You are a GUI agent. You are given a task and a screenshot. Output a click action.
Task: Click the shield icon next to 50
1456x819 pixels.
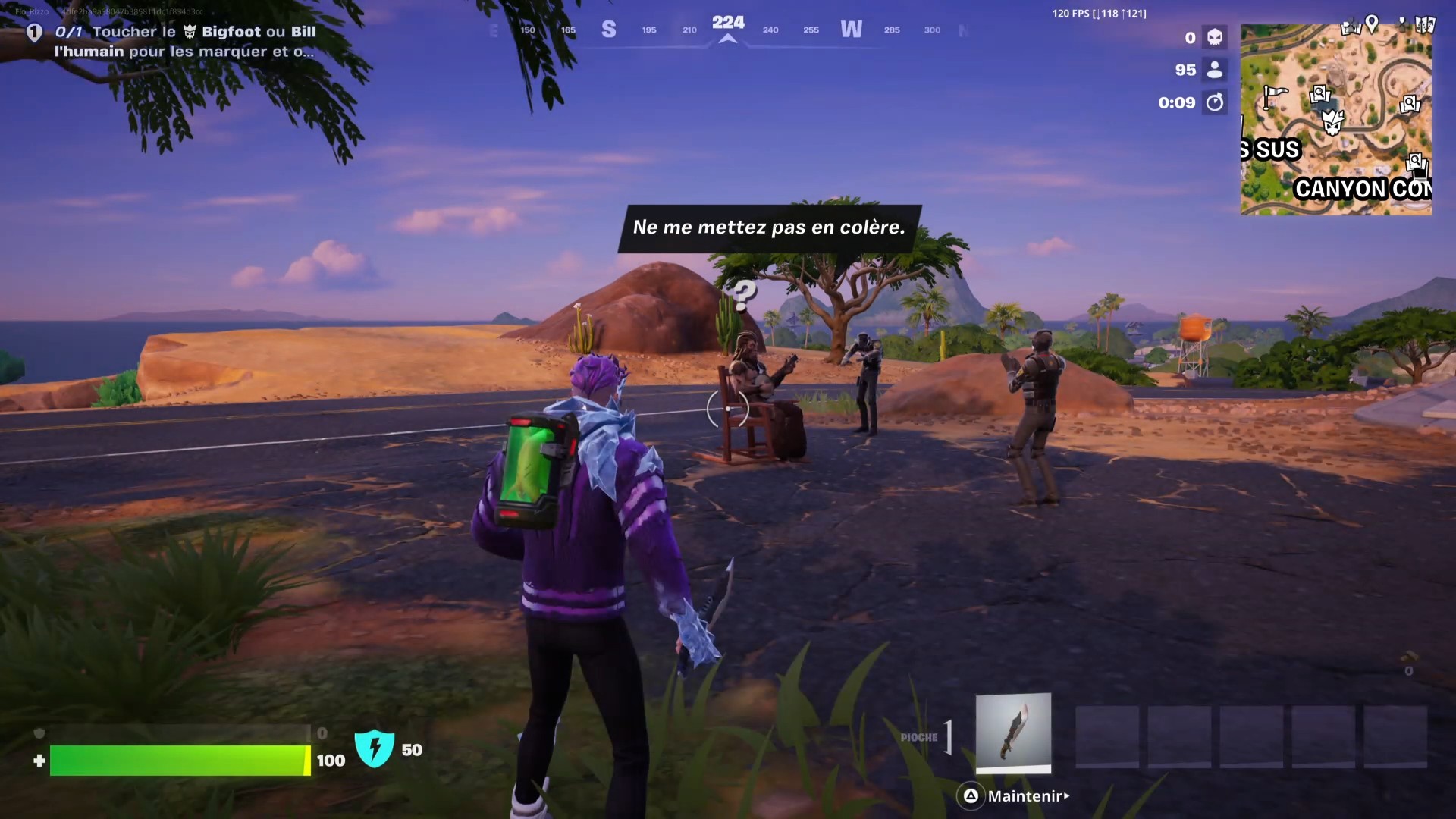377,750
